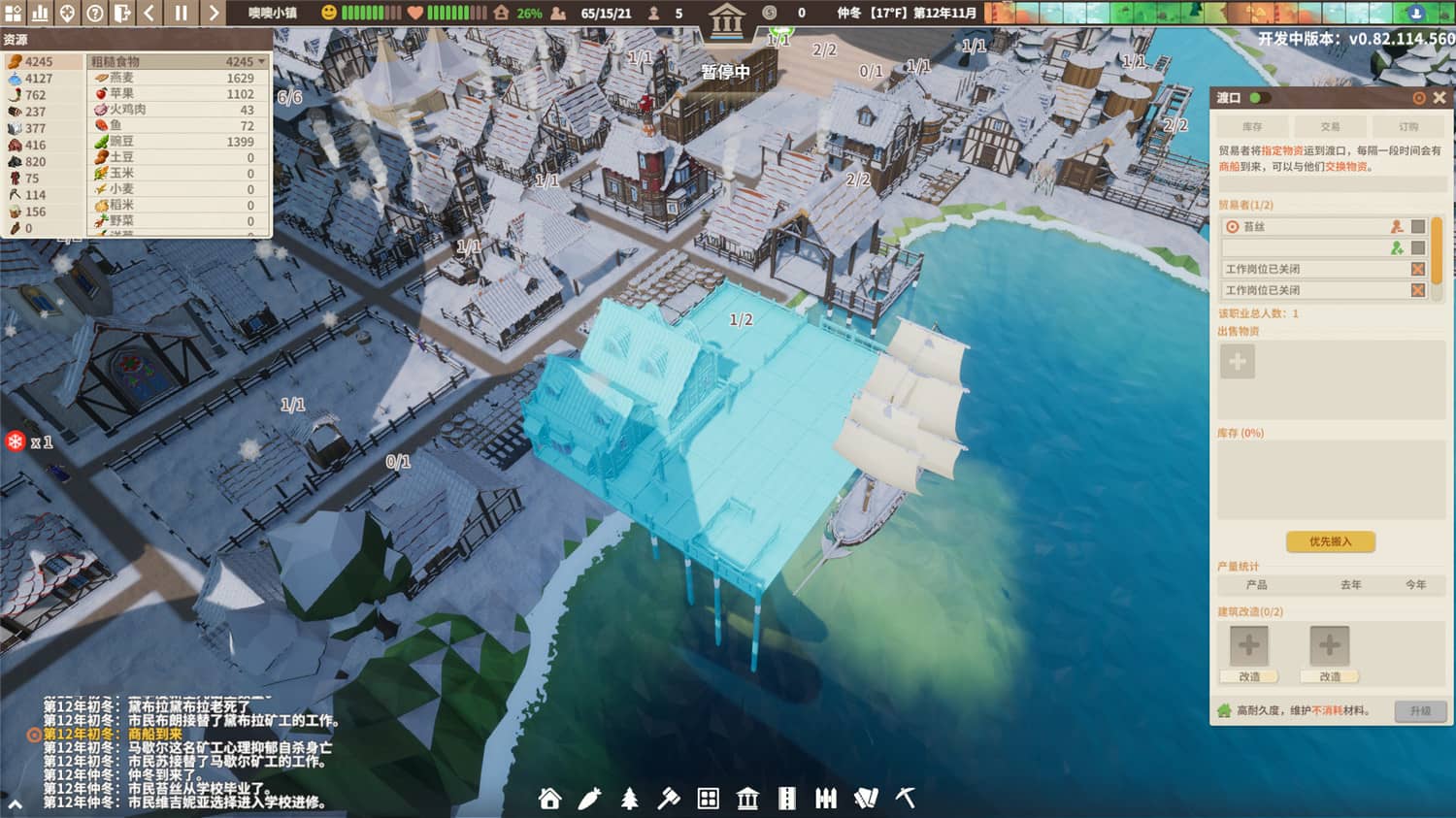
Task: Switch off the green toggle on 渡口 panel
Action: pyautogui.click(x=1256, y=97)
